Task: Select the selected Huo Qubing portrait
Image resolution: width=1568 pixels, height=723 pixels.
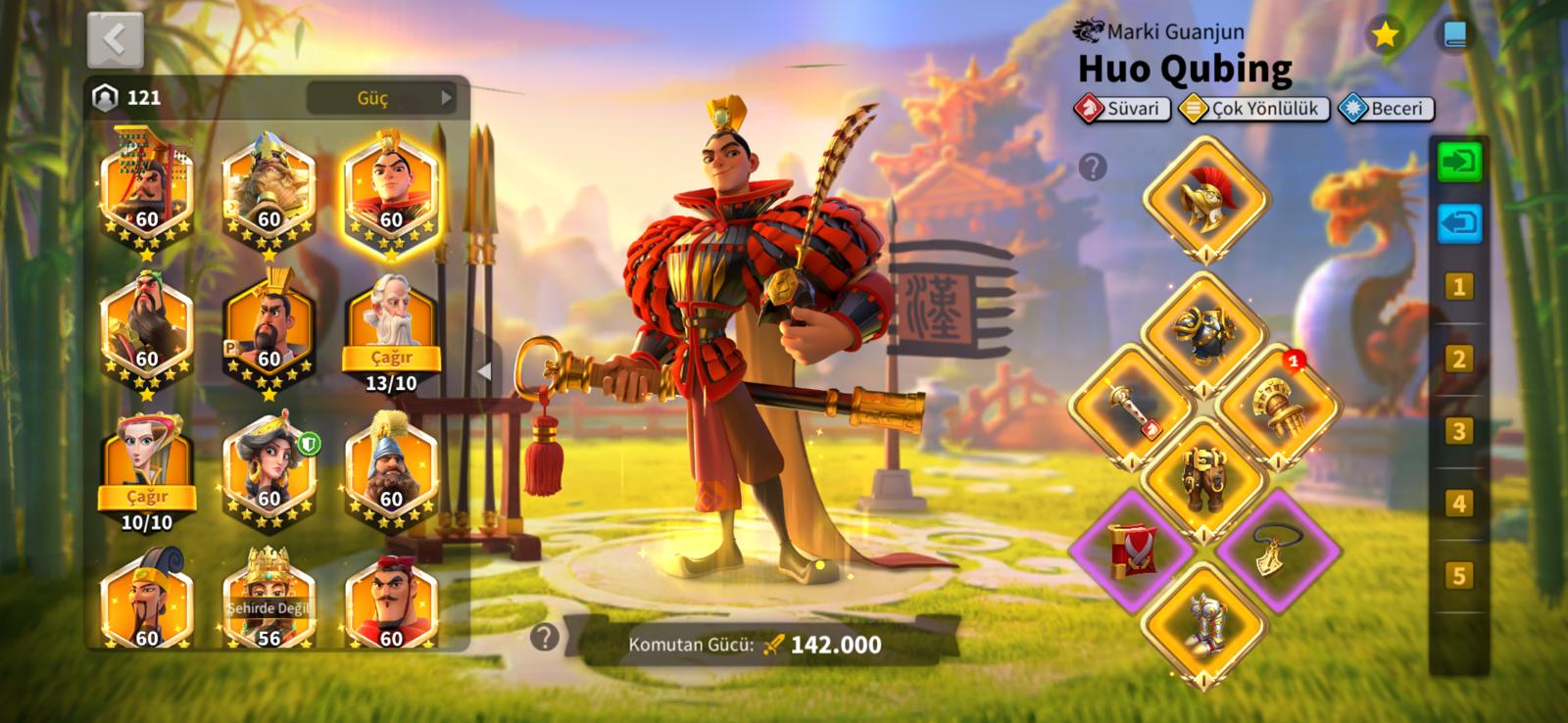Action: pos(391,193)
